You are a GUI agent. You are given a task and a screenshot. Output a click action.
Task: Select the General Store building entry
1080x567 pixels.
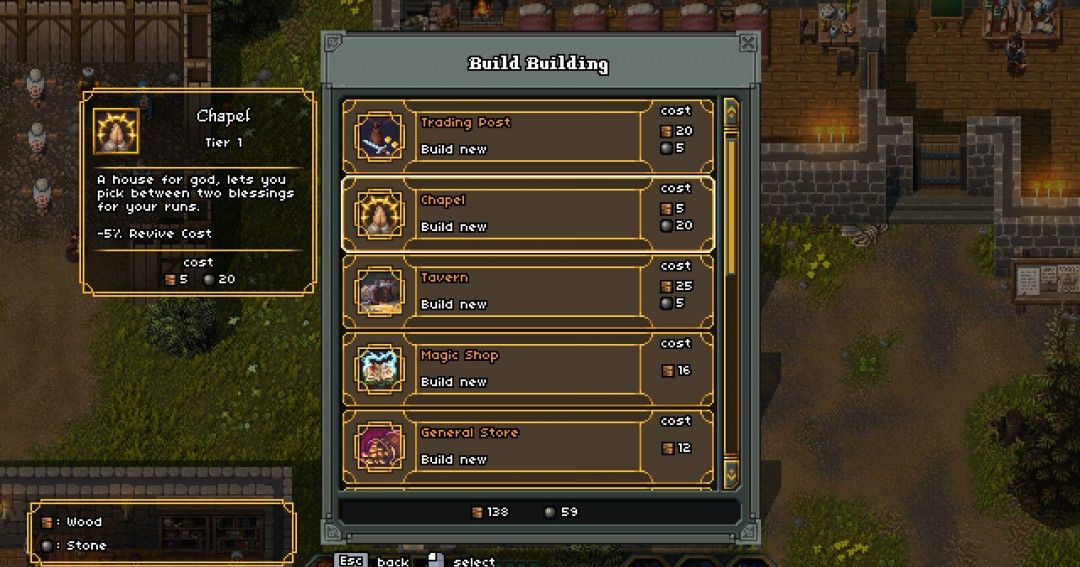(528, 446)
